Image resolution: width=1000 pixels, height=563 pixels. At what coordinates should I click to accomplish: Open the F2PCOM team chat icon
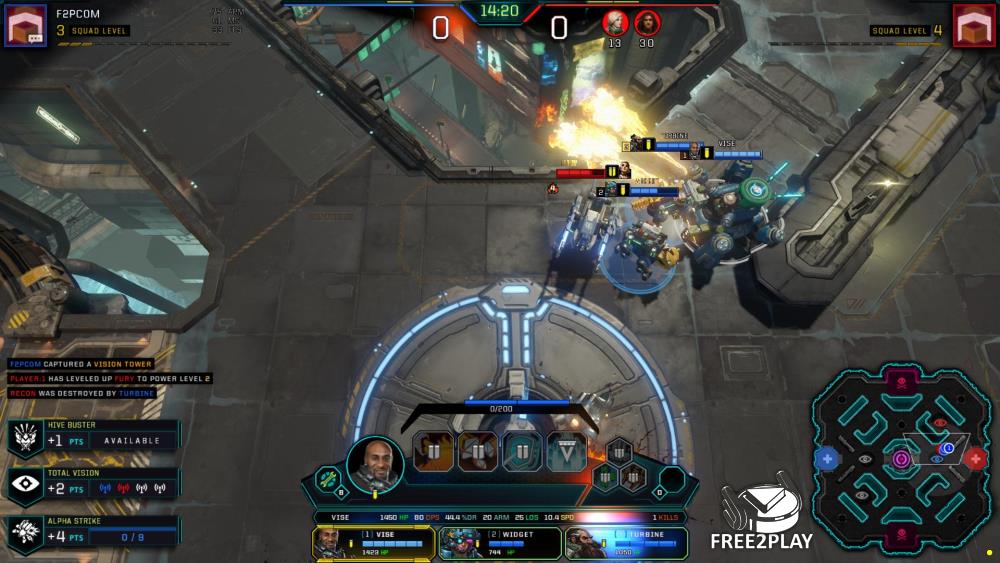26,25
